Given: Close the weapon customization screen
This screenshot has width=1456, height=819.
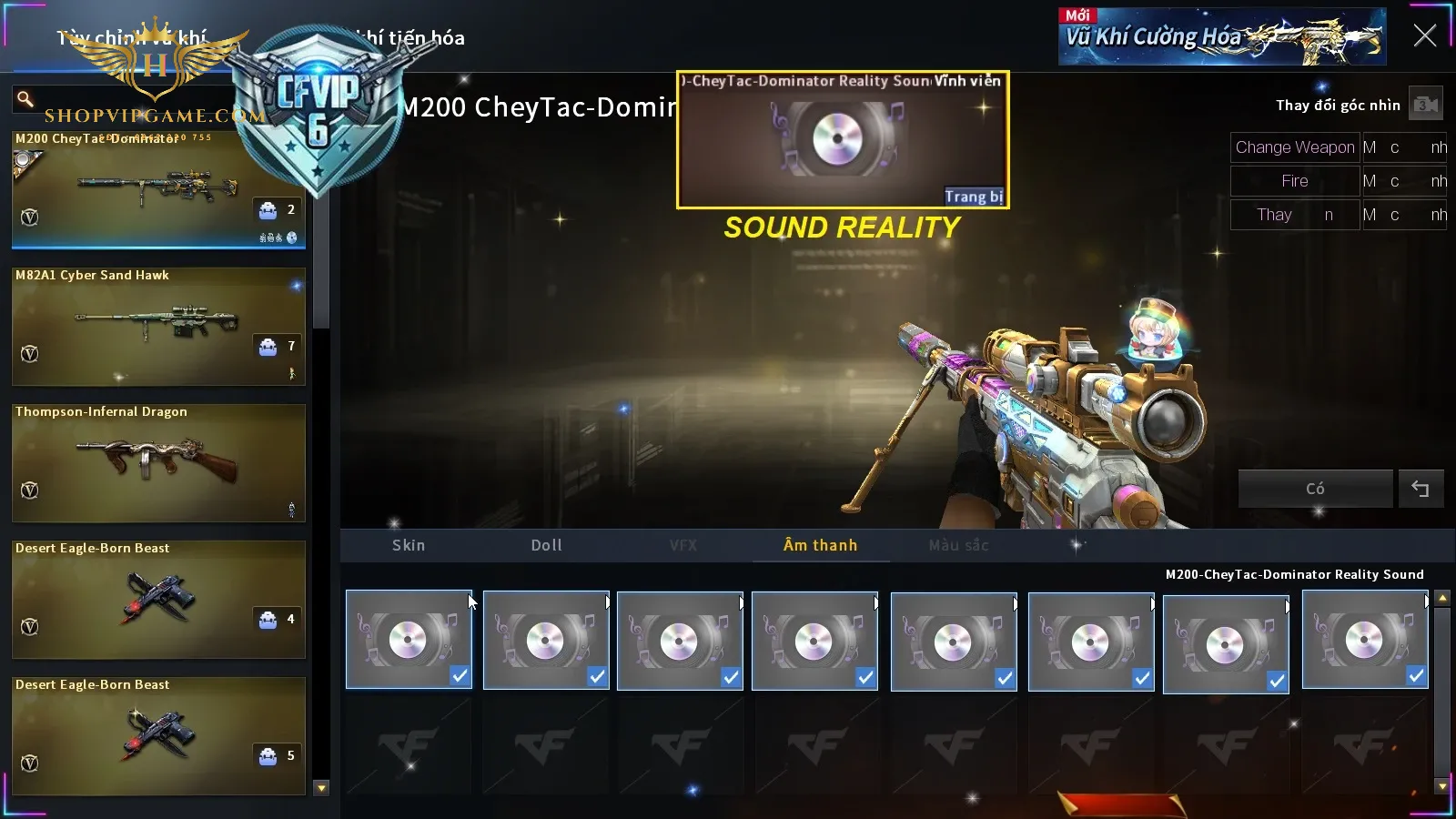Looking at the screenshot, I should click(x=1424, y=35).
